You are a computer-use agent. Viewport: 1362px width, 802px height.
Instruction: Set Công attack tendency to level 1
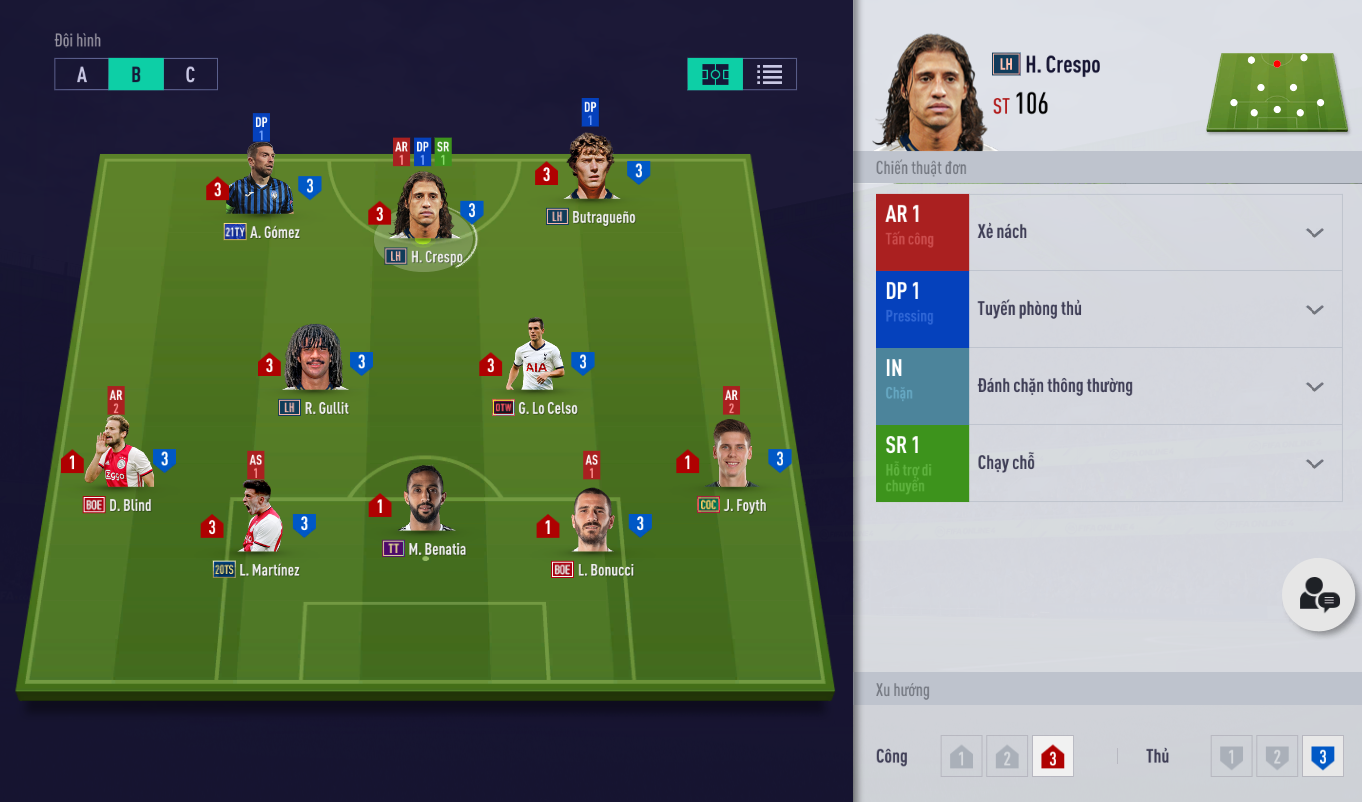(962, 757)
